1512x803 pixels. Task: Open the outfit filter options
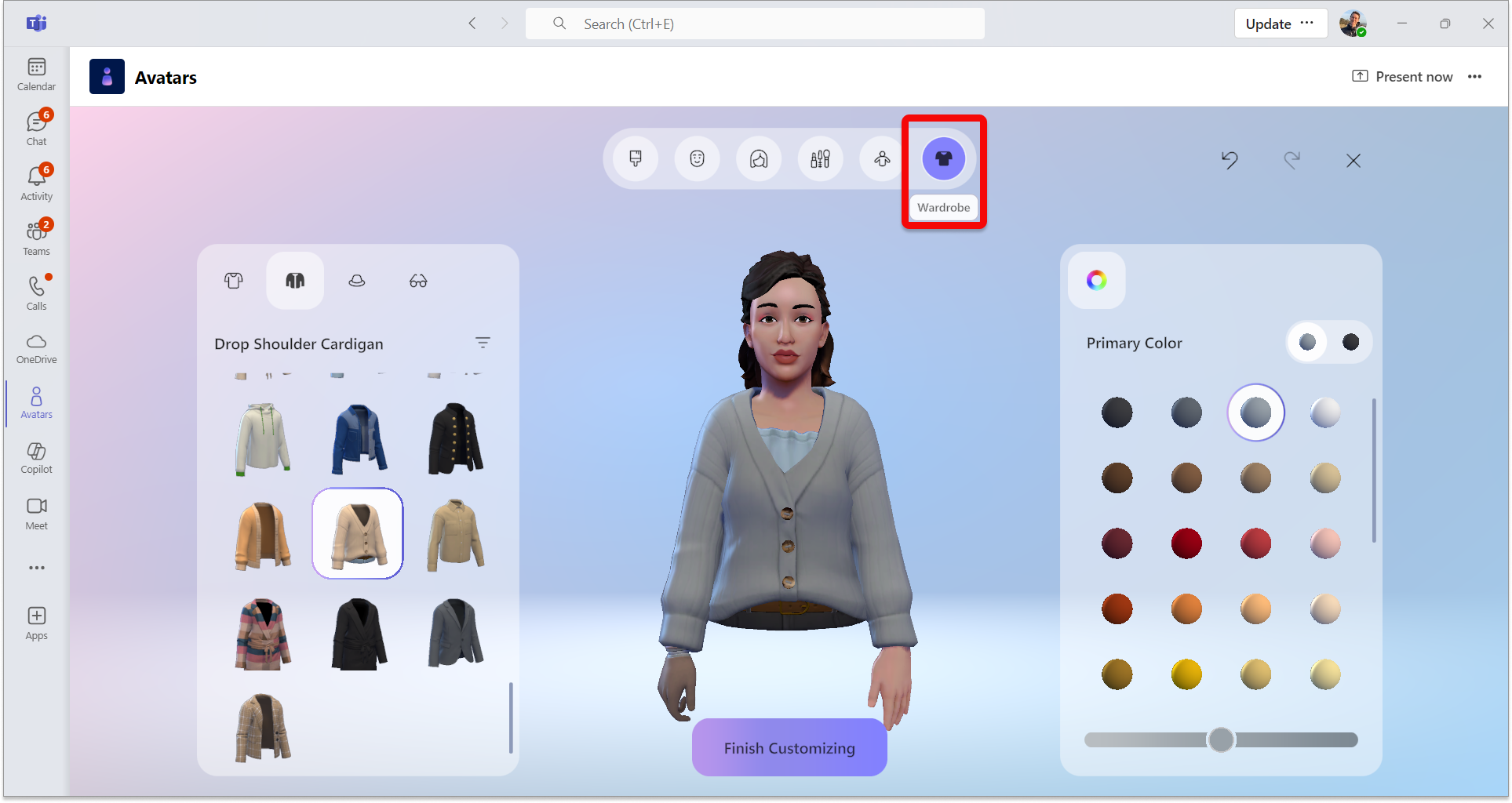(x=483, y=343)
